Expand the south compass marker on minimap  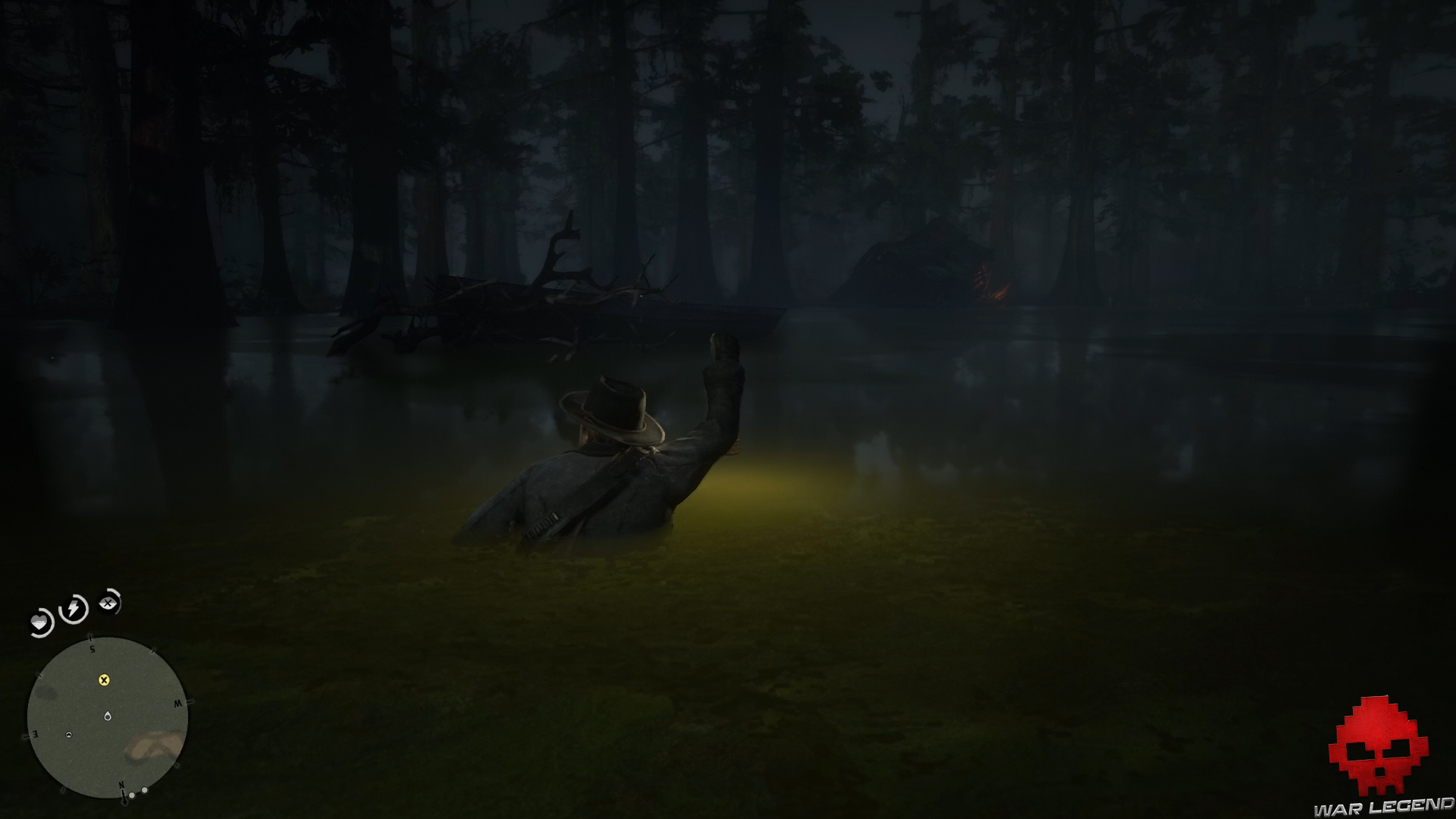point(92,648)
